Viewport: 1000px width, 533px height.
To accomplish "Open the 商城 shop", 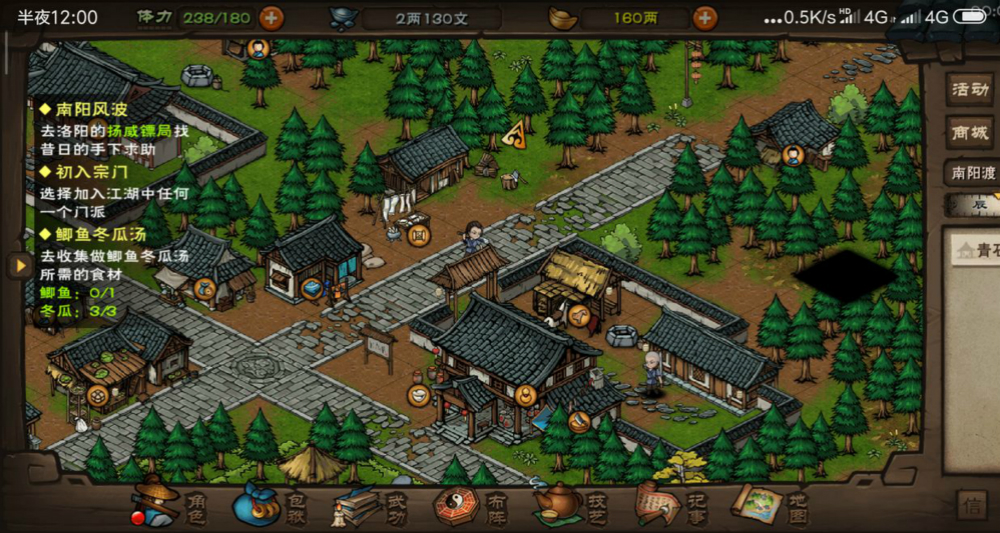I will click(969, 131).
